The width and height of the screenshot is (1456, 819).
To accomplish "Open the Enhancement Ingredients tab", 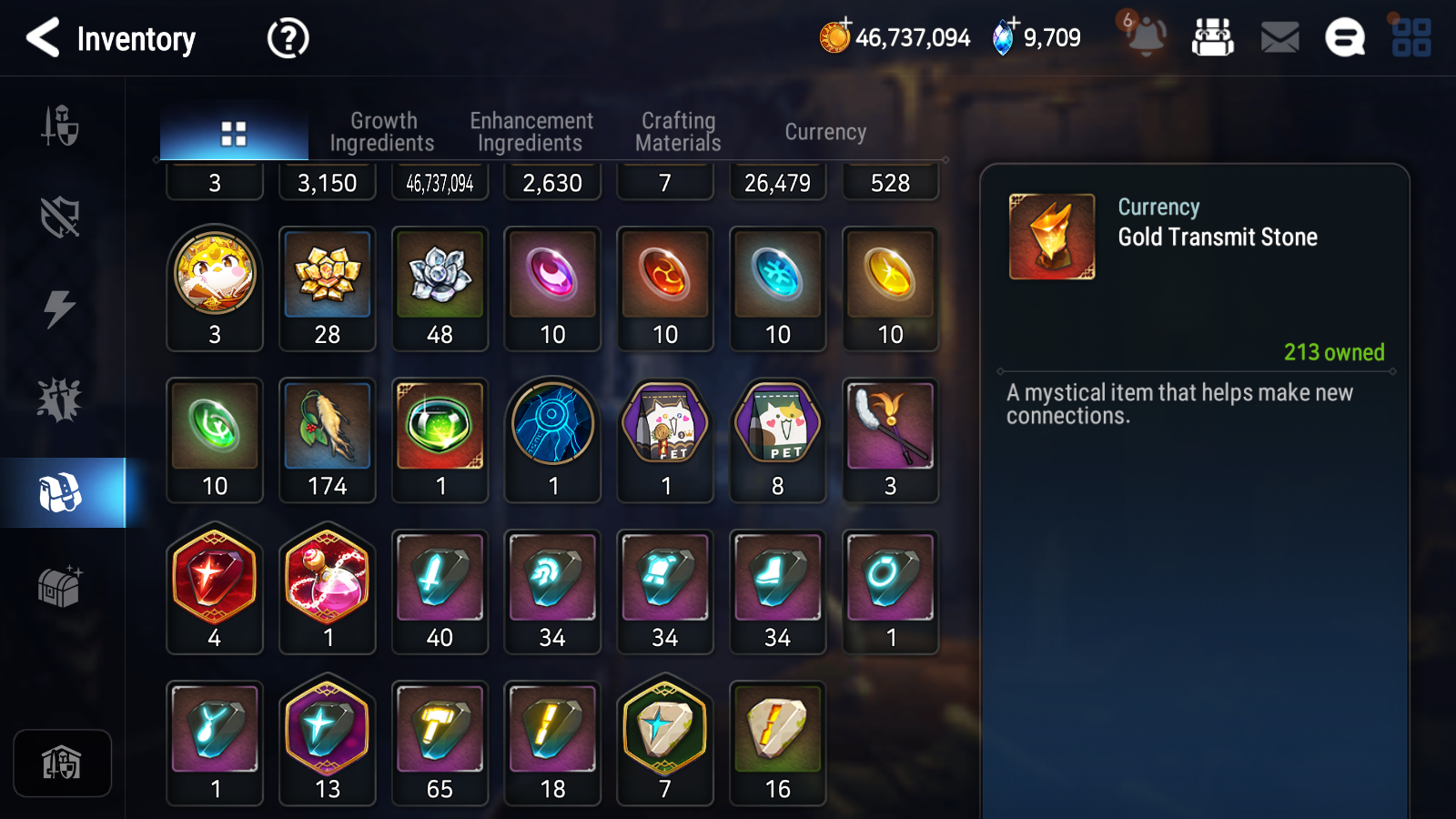I will point(531,132).
